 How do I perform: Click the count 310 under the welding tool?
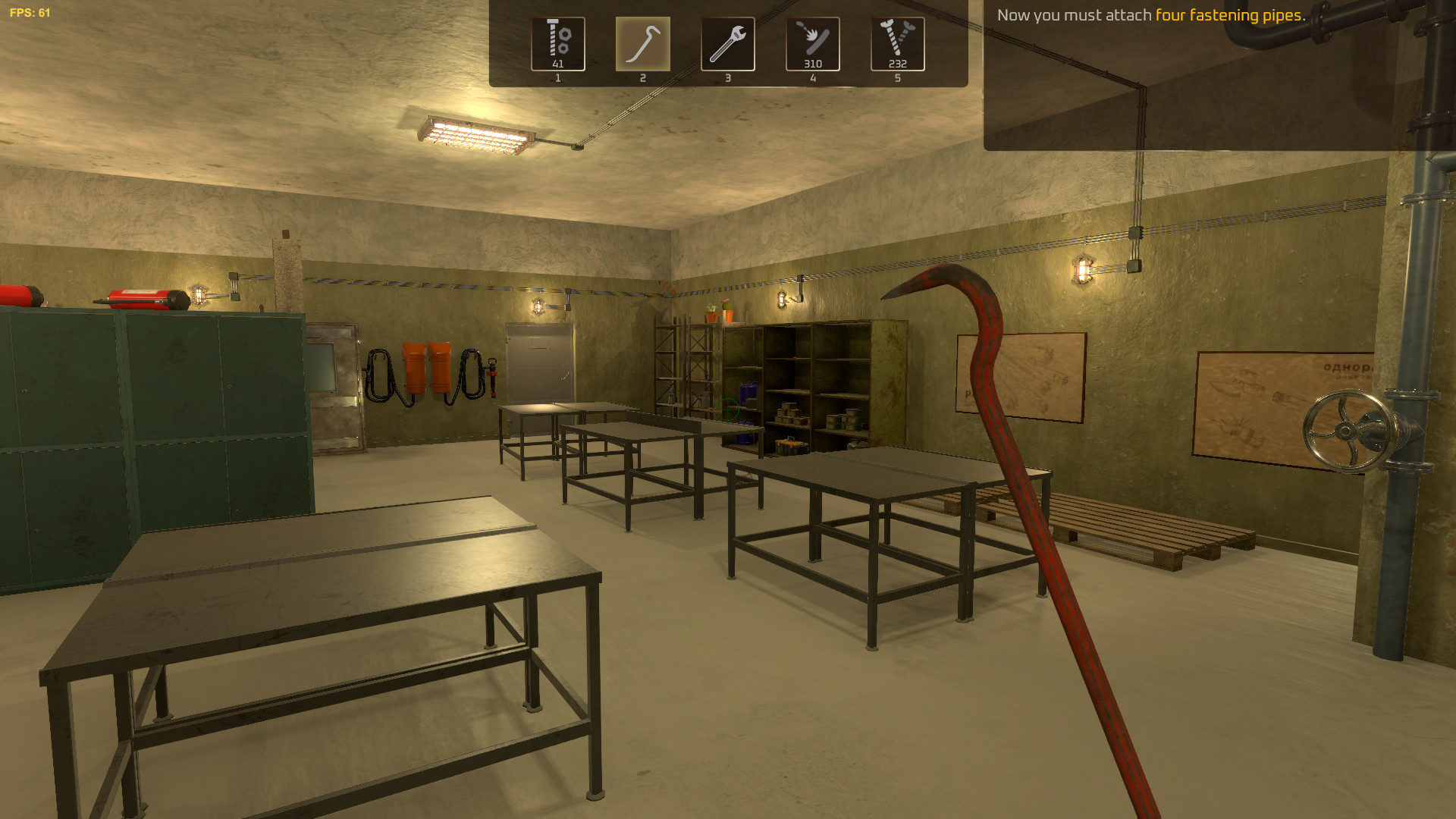[813, 65]
